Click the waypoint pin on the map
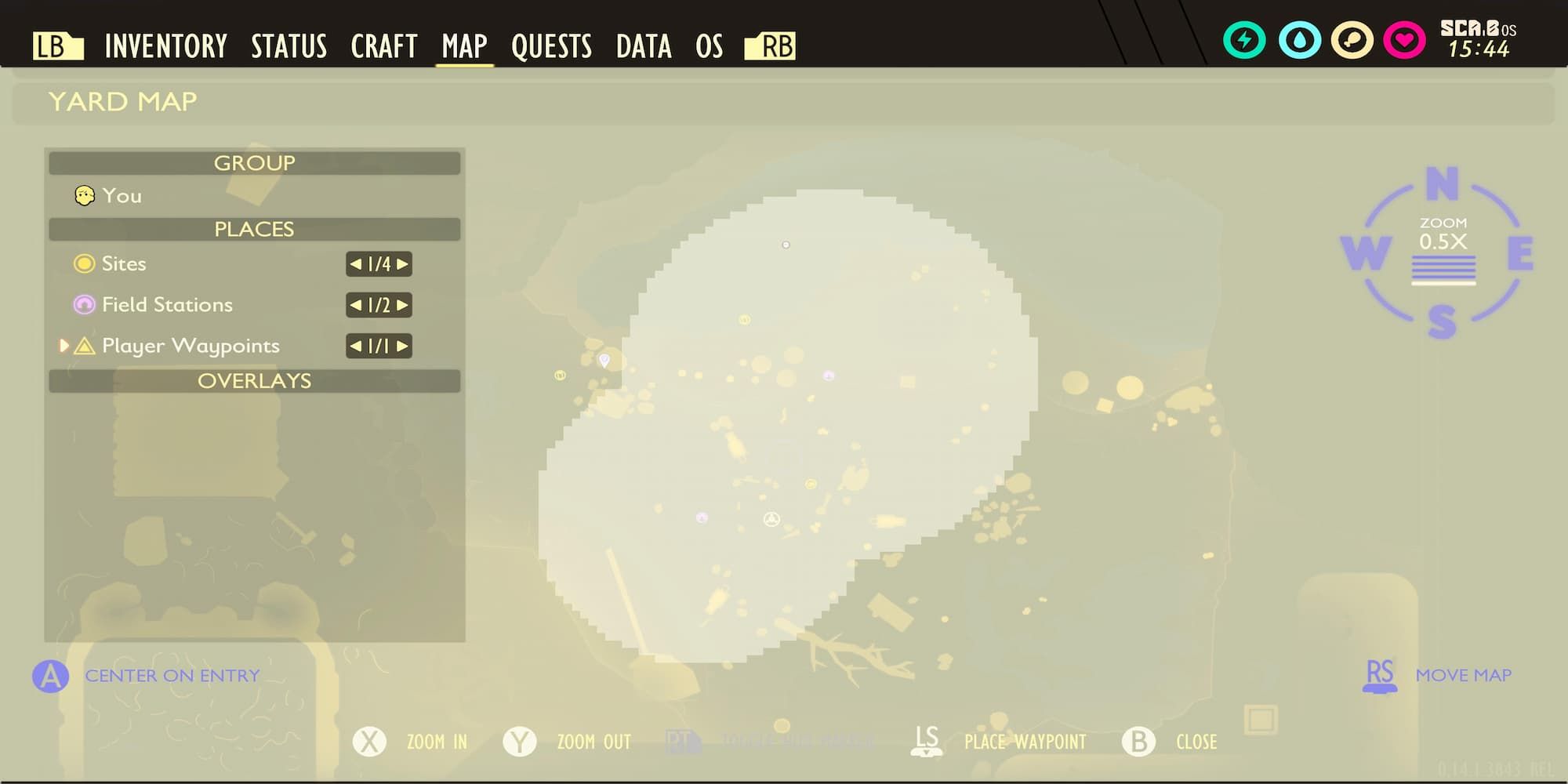 604,360
